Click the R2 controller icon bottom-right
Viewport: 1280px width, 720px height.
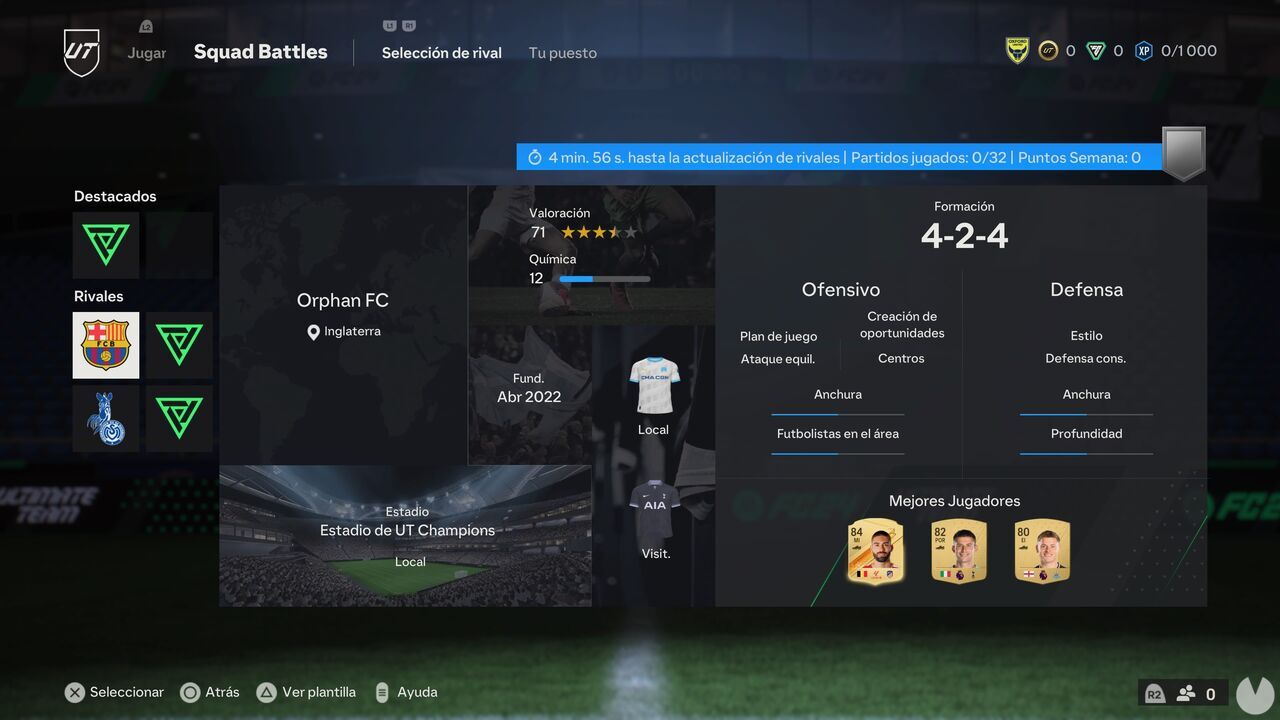(x=1154, y=692)
